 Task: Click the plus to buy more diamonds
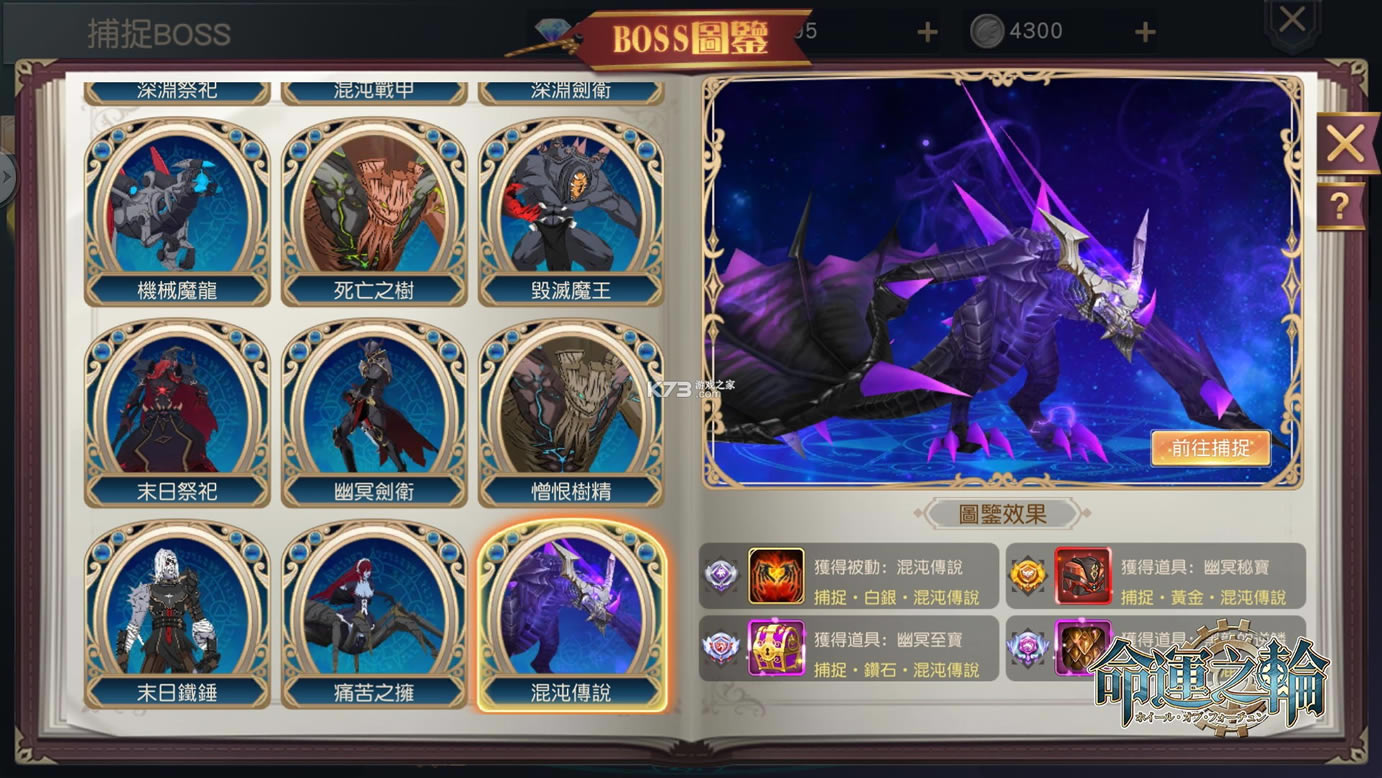[925, 30]
